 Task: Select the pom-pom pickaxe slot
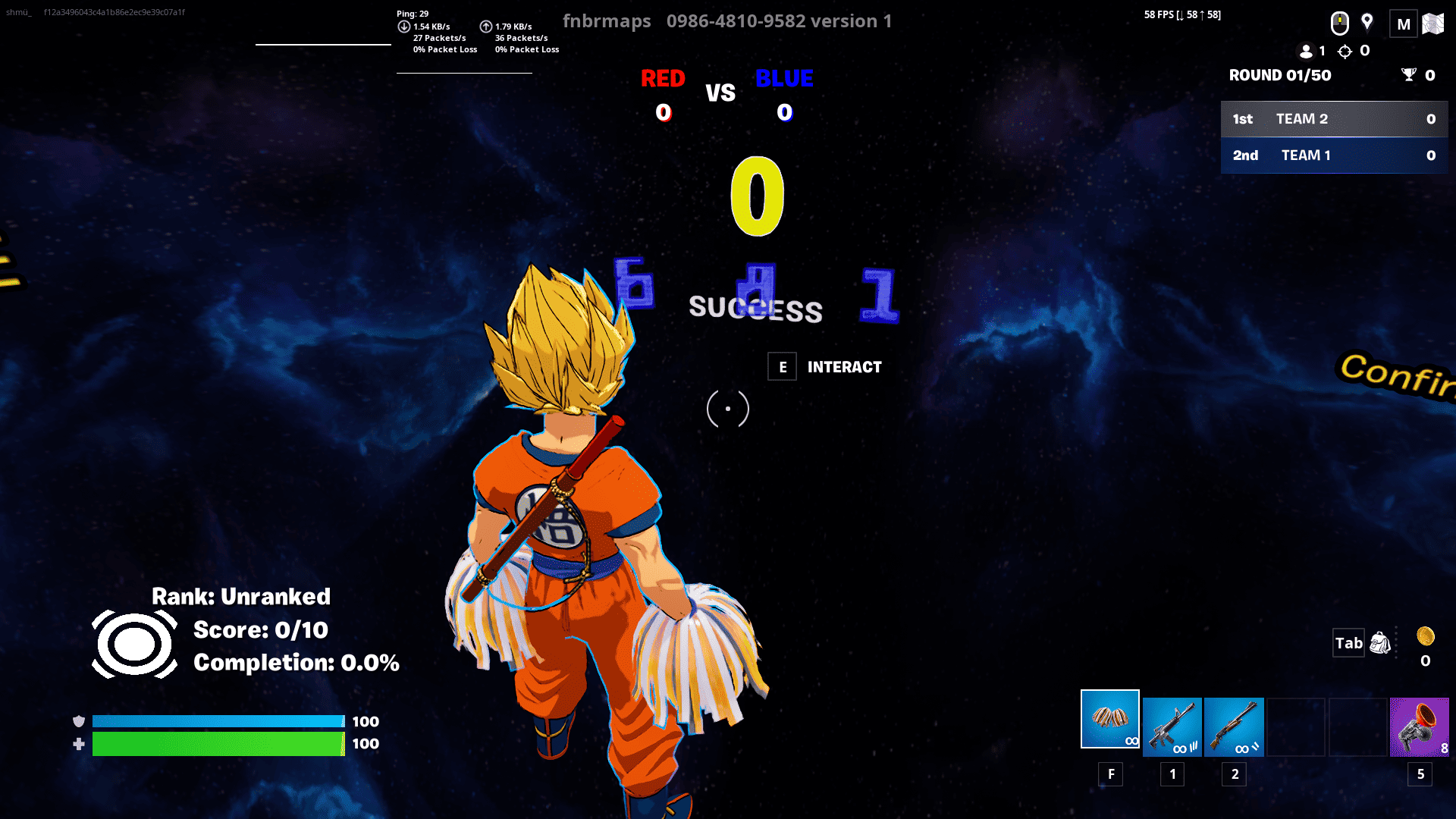pyautogui.click(x=1109, y=719)
